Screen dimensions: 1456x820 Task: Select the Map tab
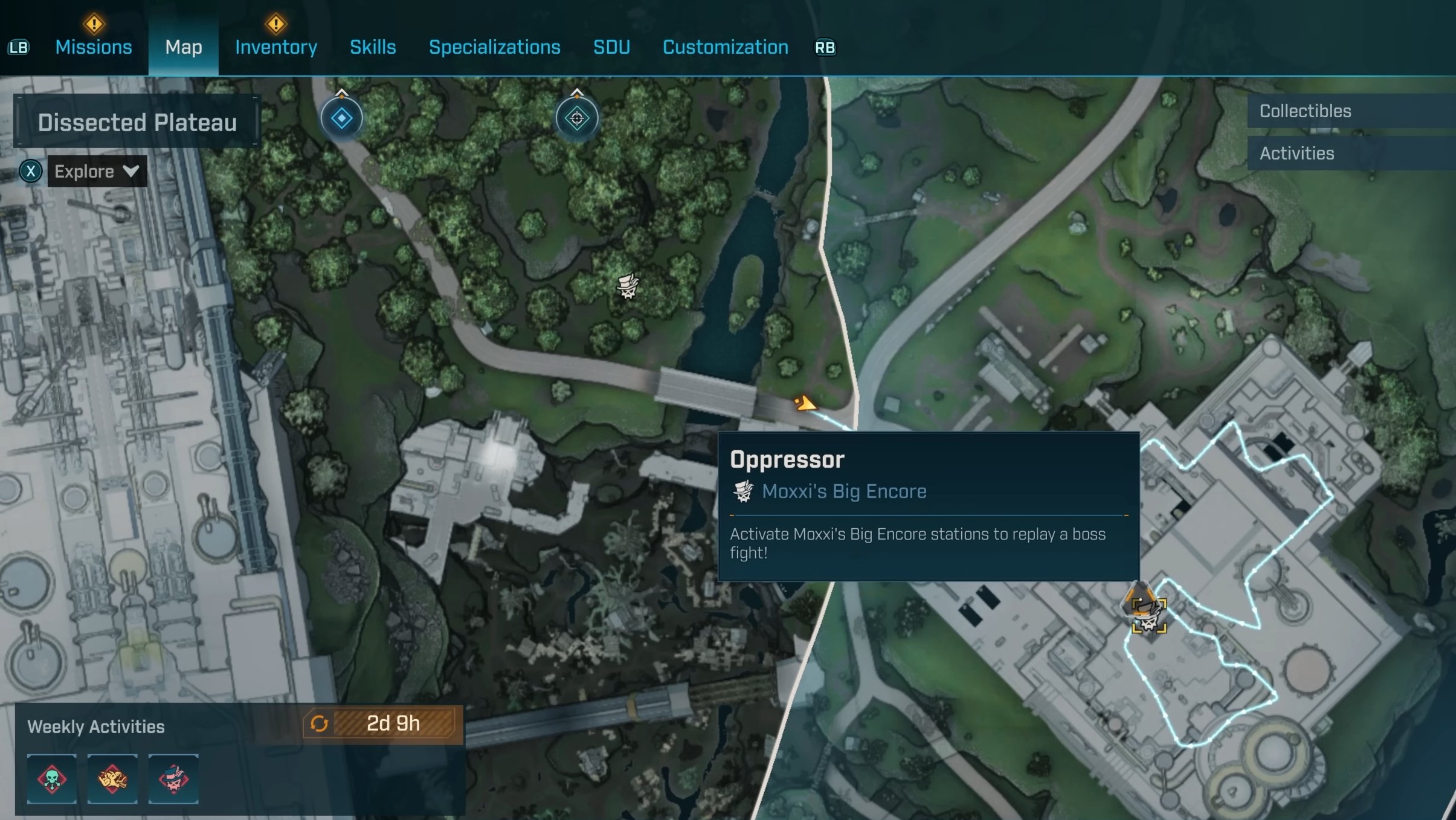coord(184,47)
